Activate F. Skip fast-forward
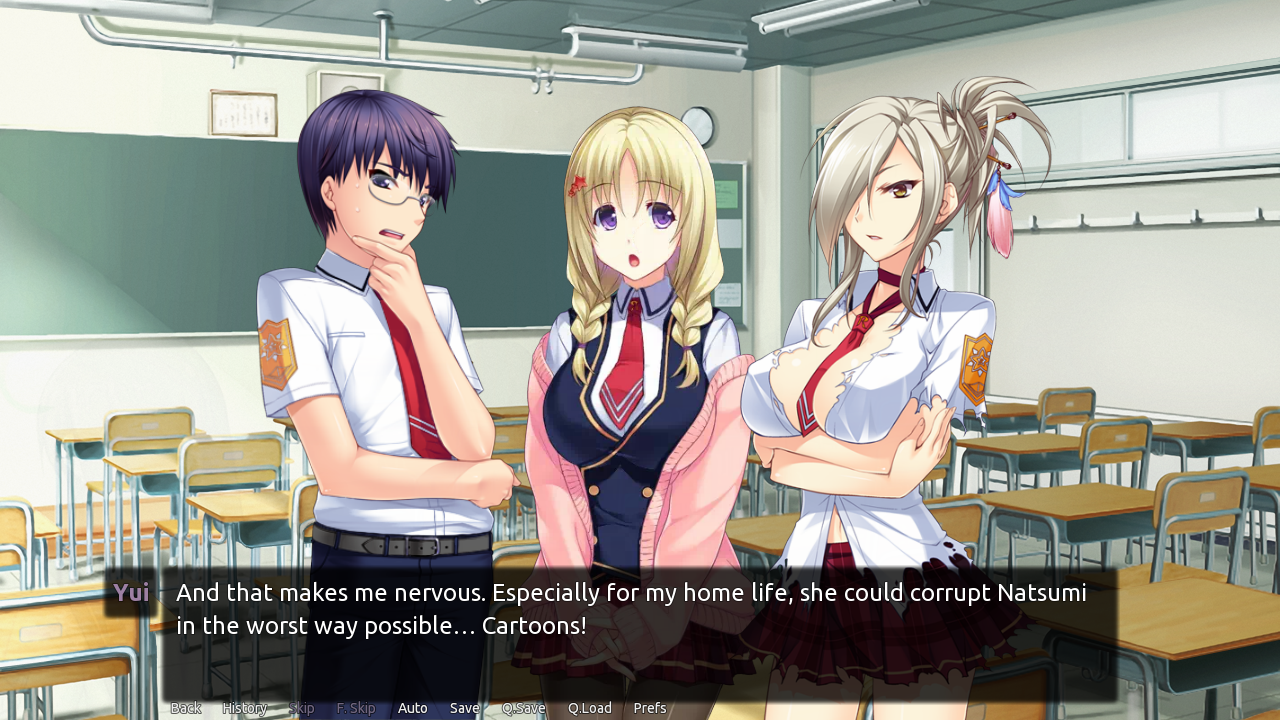1280x720 pixels. point(355,707)
